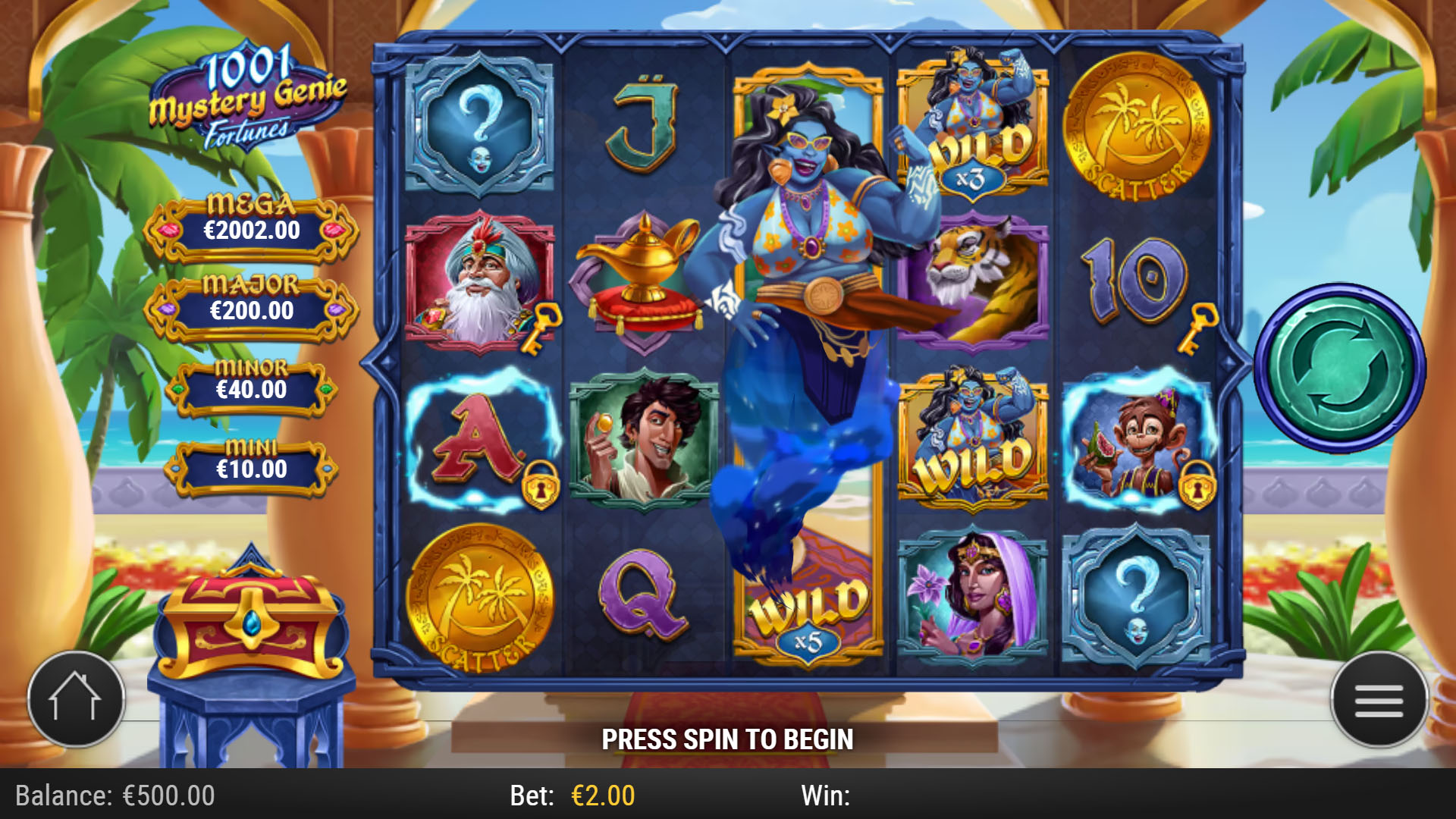The width and height of the screenshot is (1456, 819).
Task: Click the Home icon button
Action: (x=76, y=700)
